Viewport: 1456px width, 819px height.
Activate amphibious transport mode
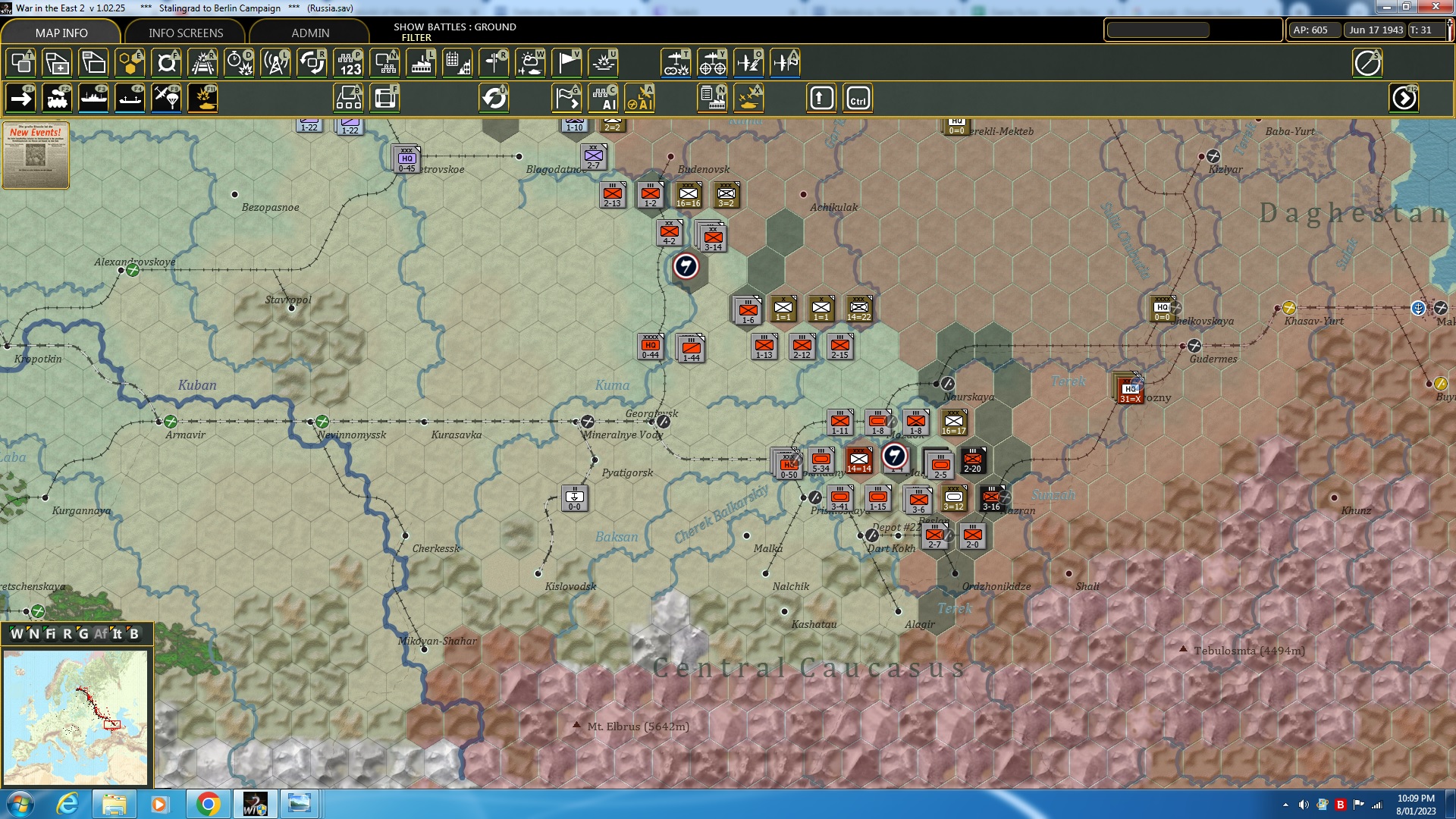129,97
